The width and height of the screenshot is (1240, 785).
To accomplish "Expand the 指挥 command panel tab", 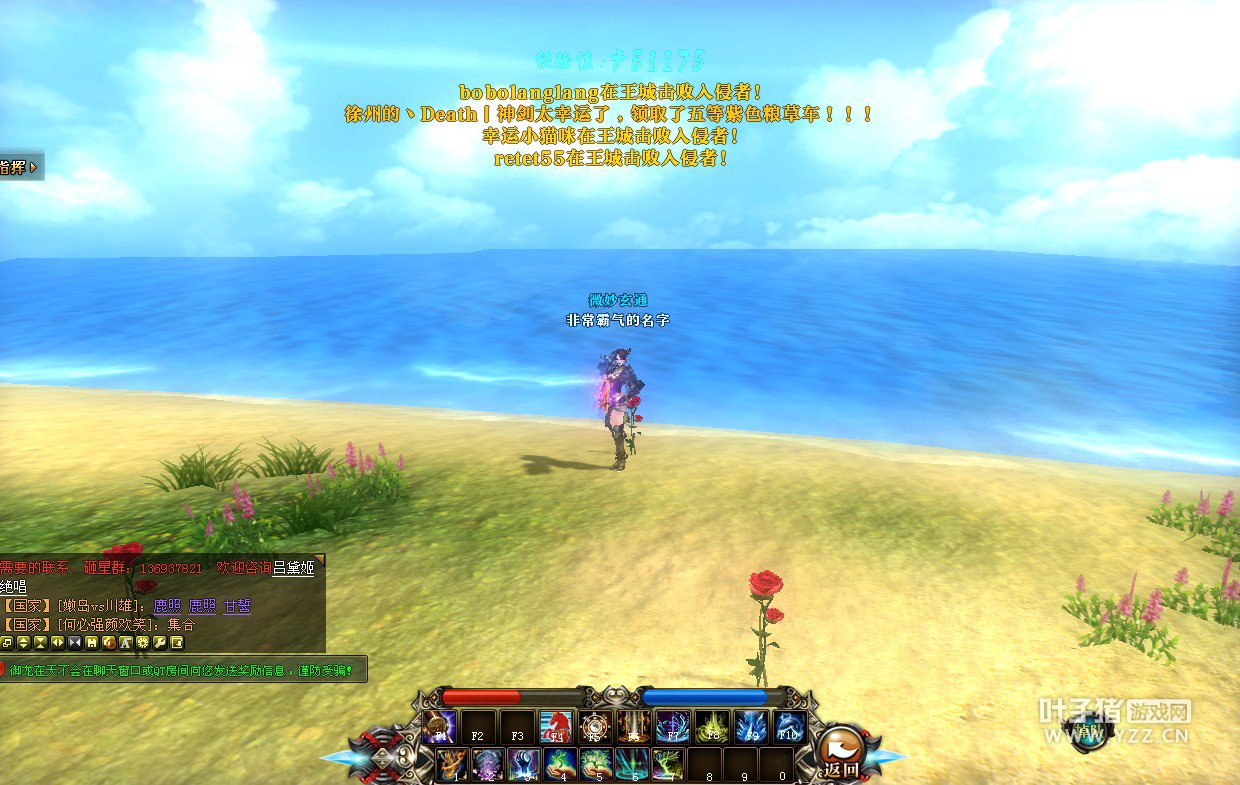I will 19,167.
